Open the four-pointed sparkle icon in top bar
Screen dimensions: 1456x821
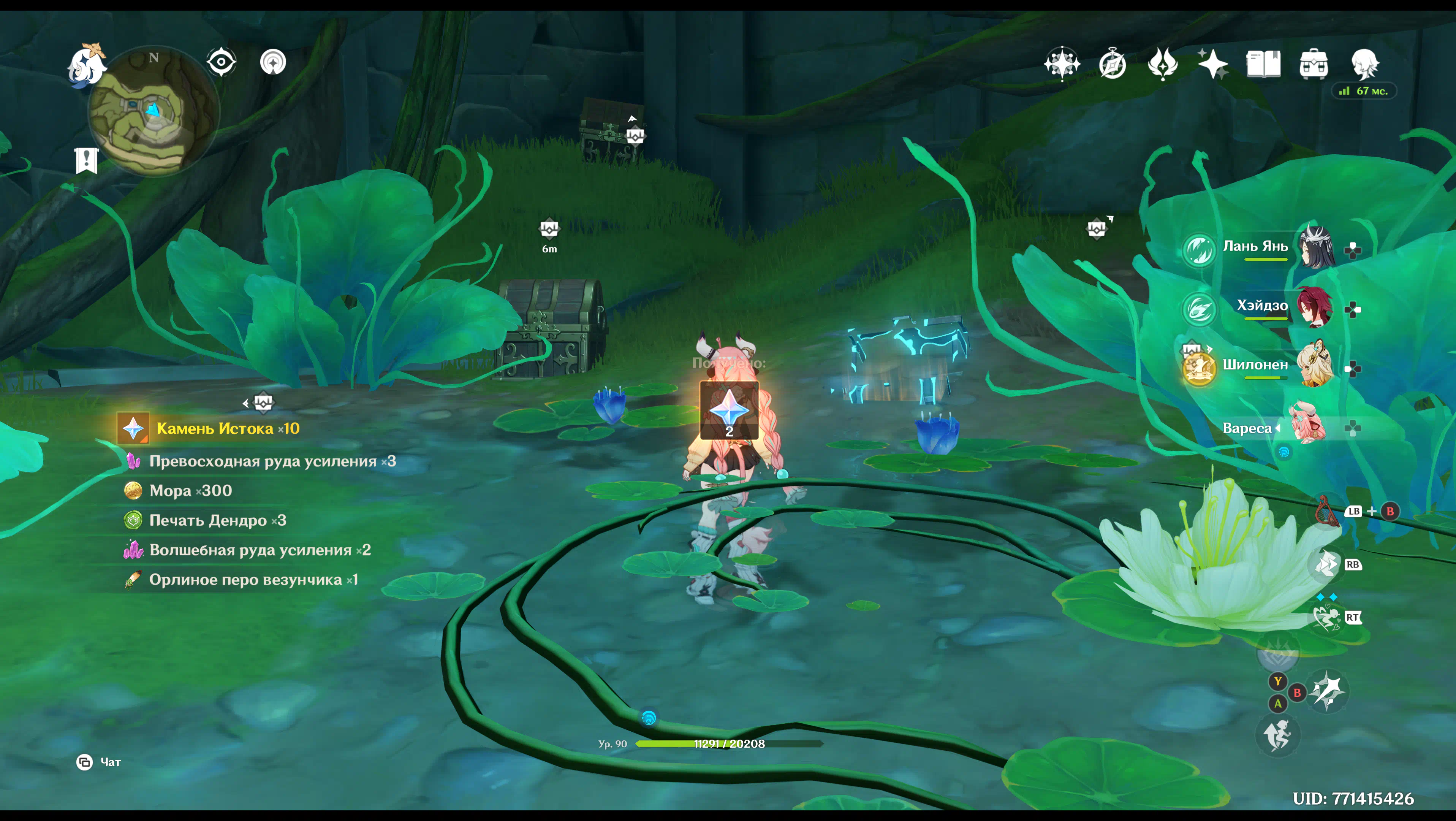pyautogui.click(x=1062, y=64)
